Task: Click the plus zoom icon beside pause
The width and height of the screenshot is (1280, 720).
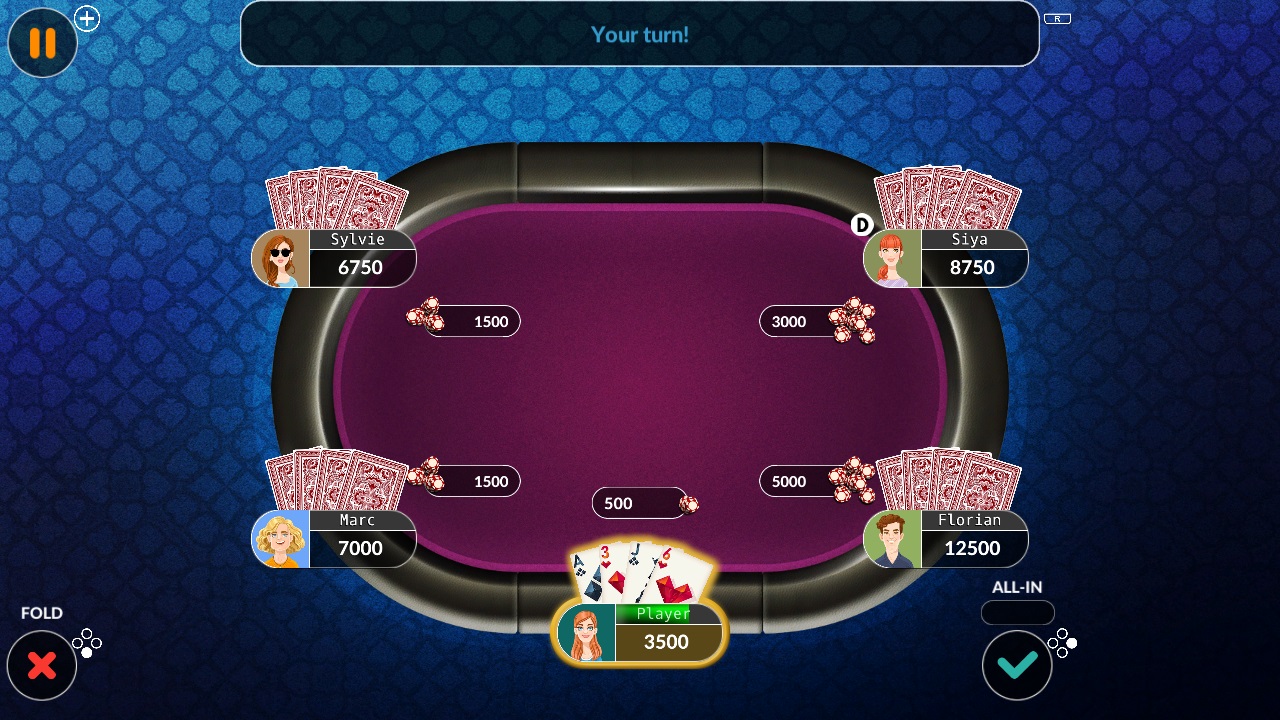Action: tap(87, 18)
